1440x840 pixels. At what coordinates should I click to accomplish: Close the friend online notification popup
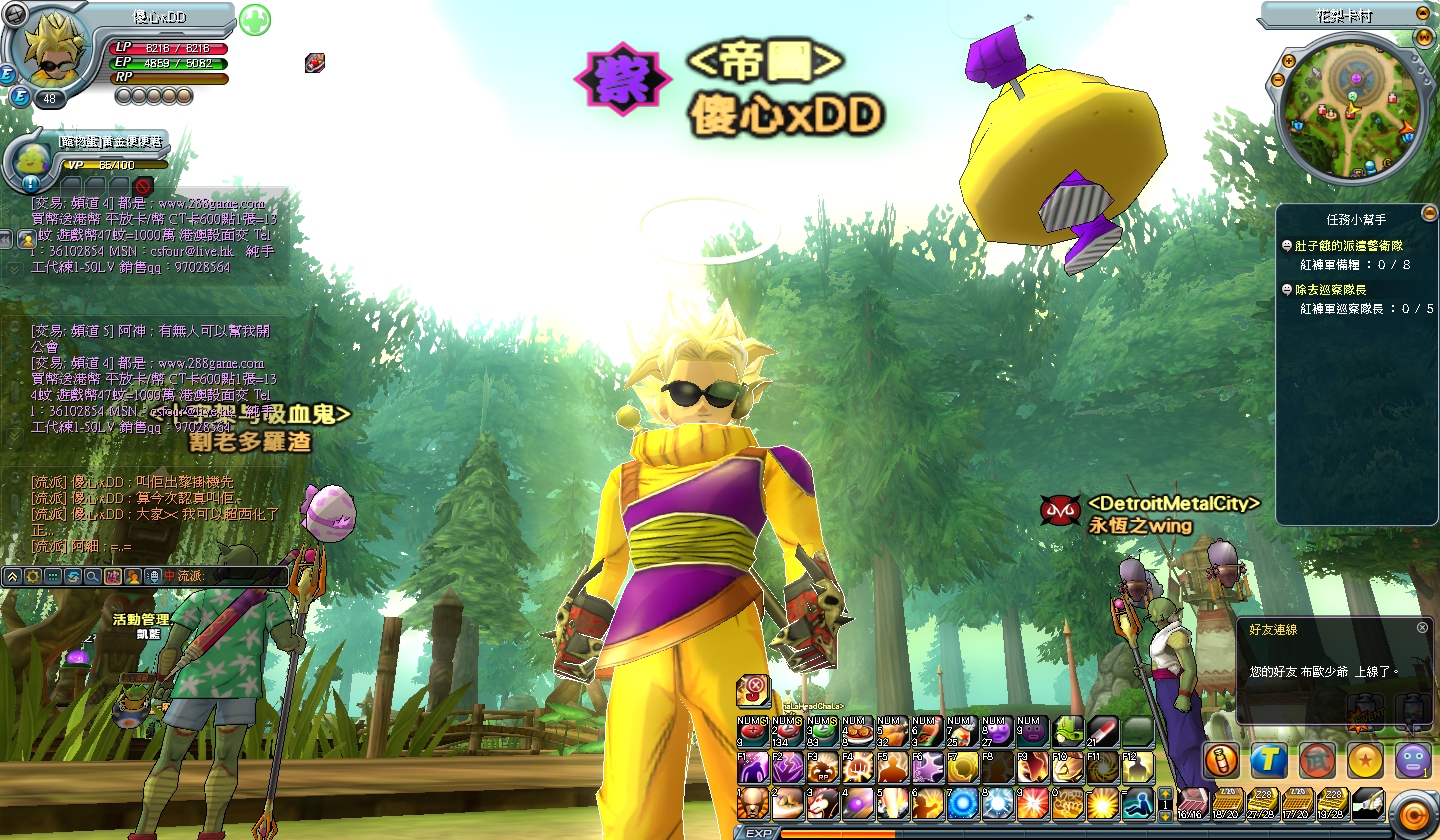click(x=1422, y=628)
